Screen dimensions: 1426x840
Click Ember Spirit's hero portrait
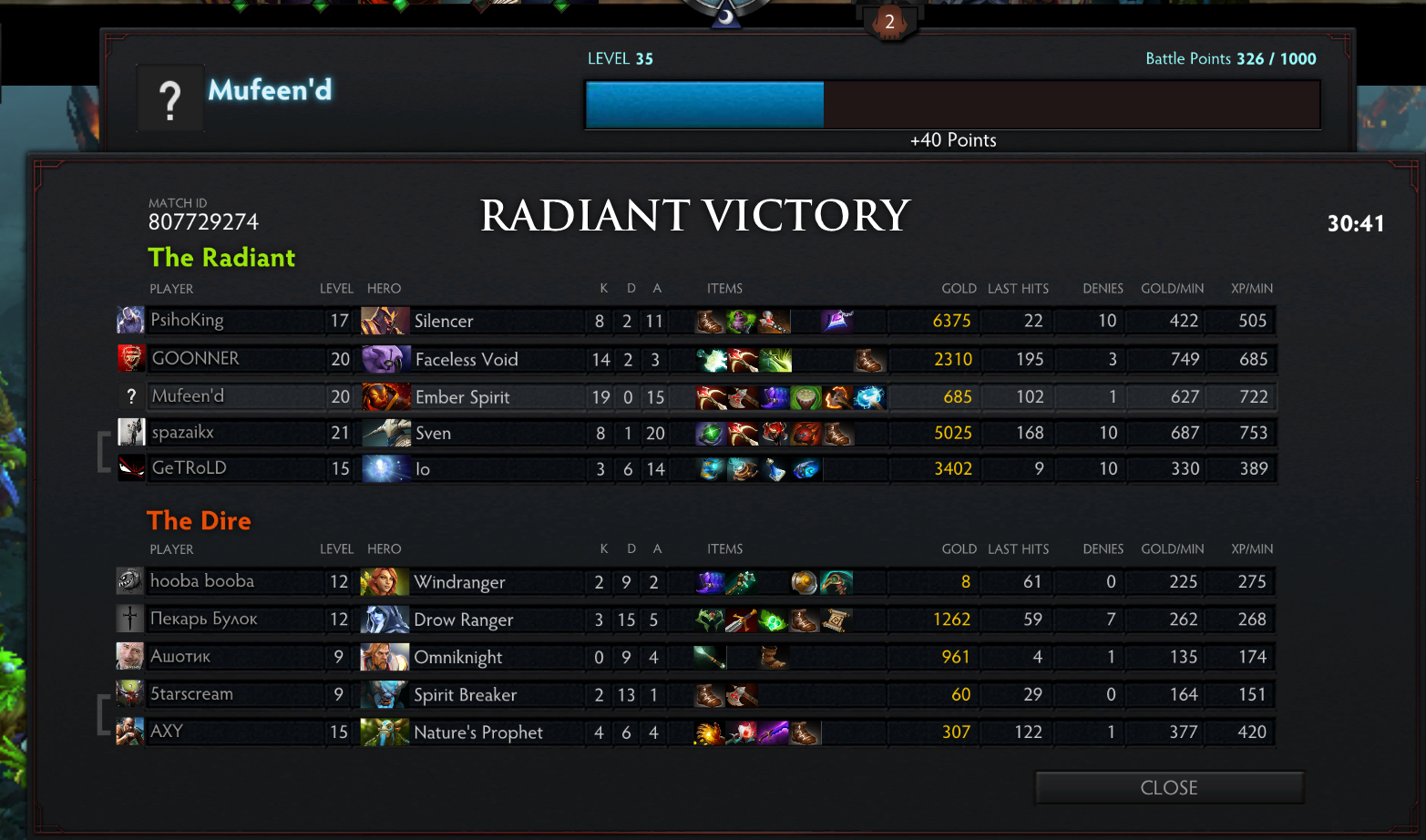coord(385,397)
